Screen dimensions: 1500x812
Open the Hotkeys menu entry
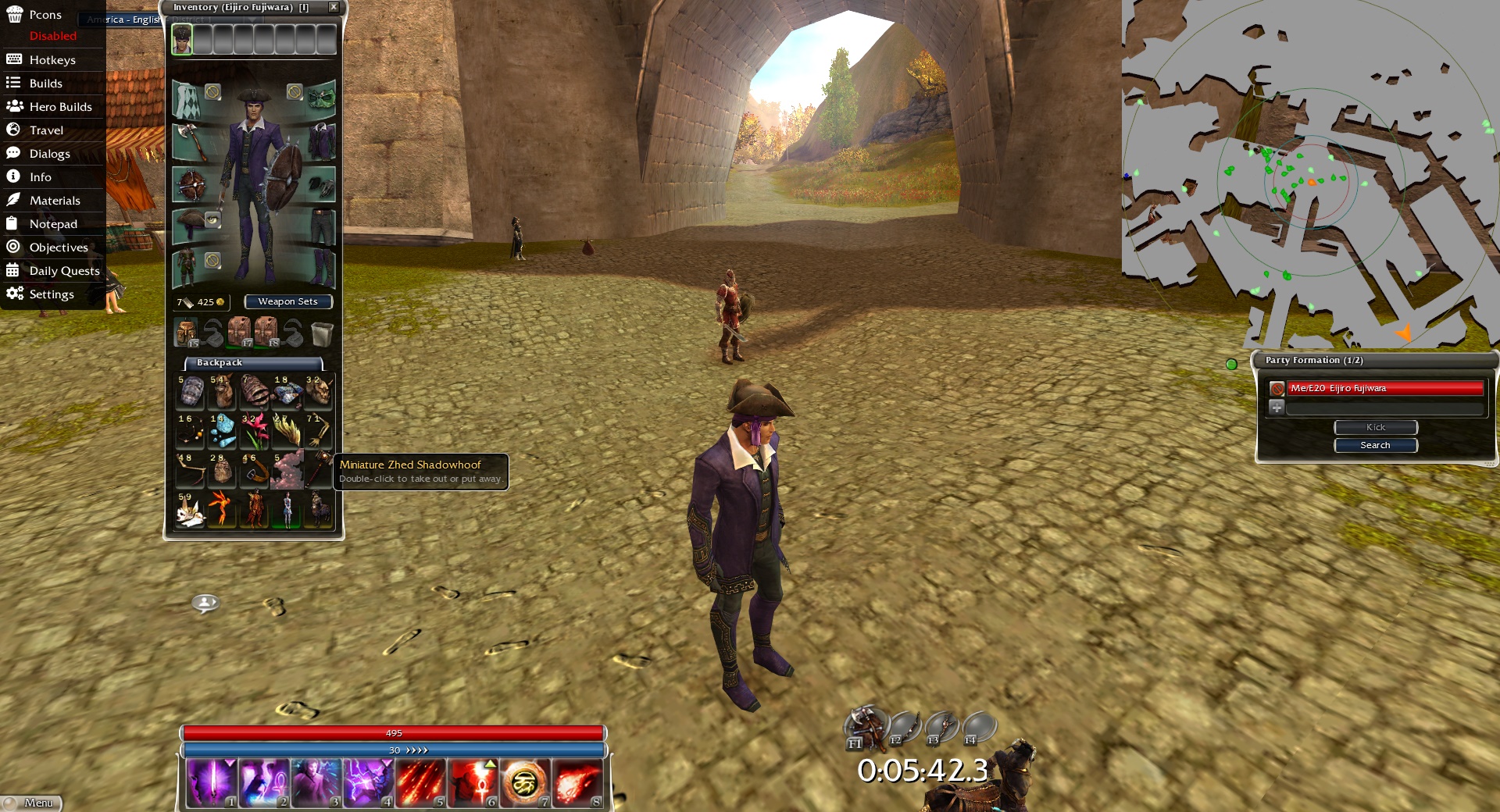point(52,60)
